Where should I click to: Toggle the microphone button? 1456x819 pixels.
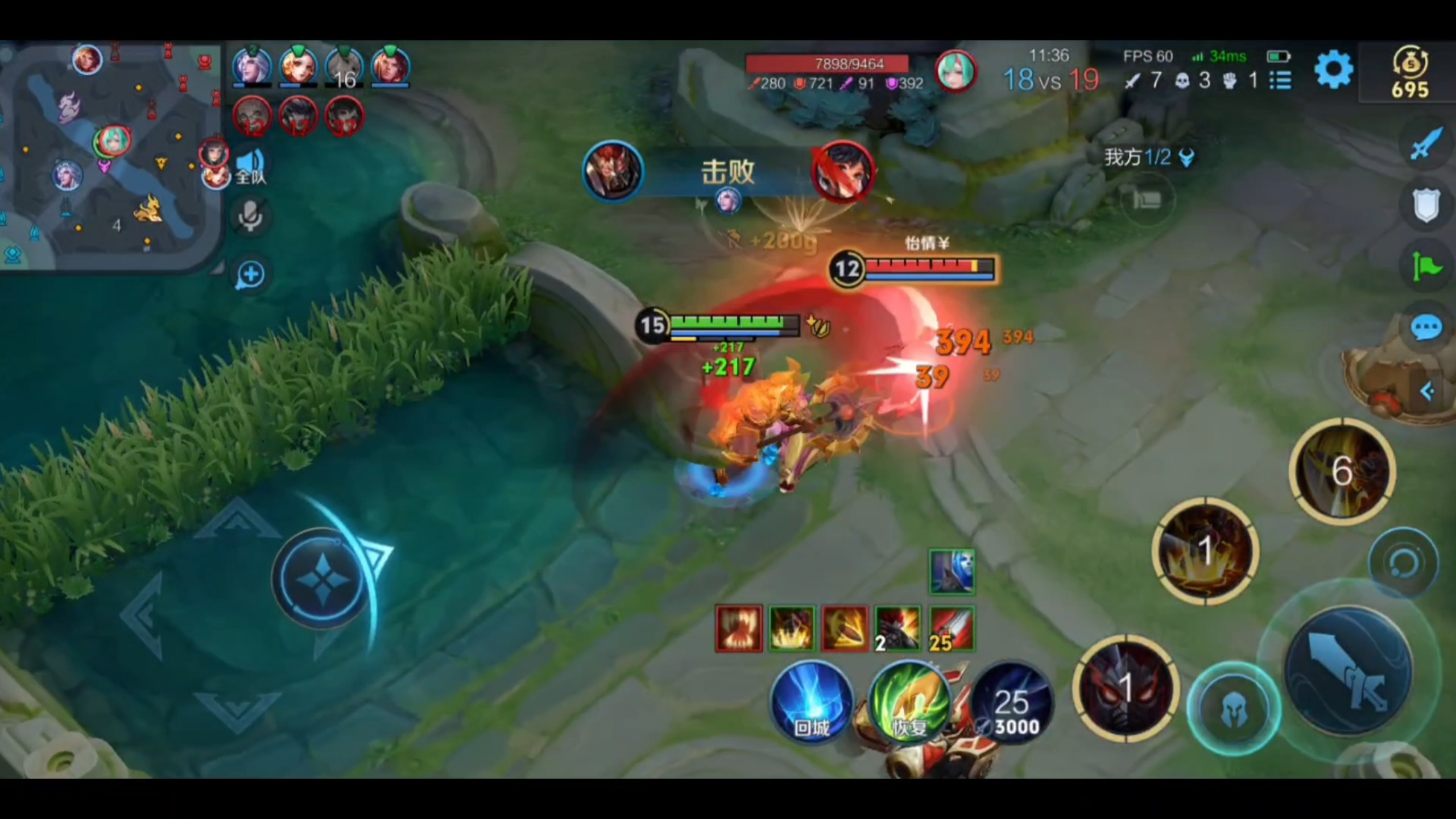click(x=250, y=216)
